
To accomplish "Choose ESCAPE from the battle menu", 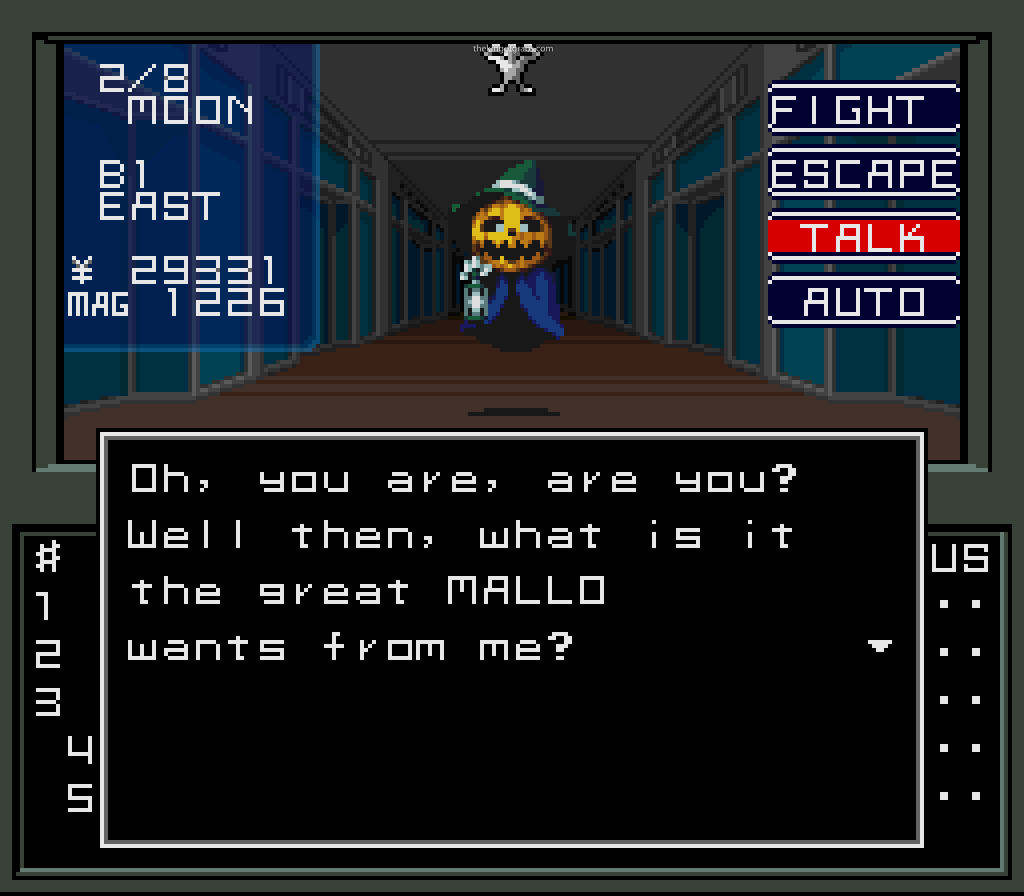I will click(x=864, y=174).
